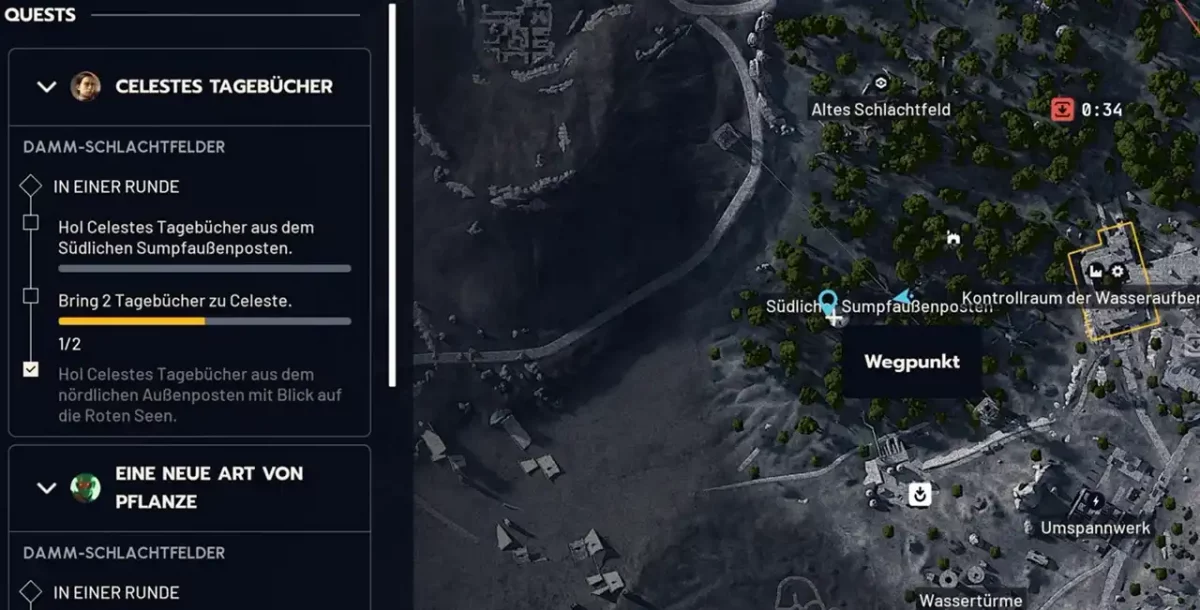The image size is (1200, 610).
Task: Select the blue player arrow on the map
Action: [x=905, y=296]
